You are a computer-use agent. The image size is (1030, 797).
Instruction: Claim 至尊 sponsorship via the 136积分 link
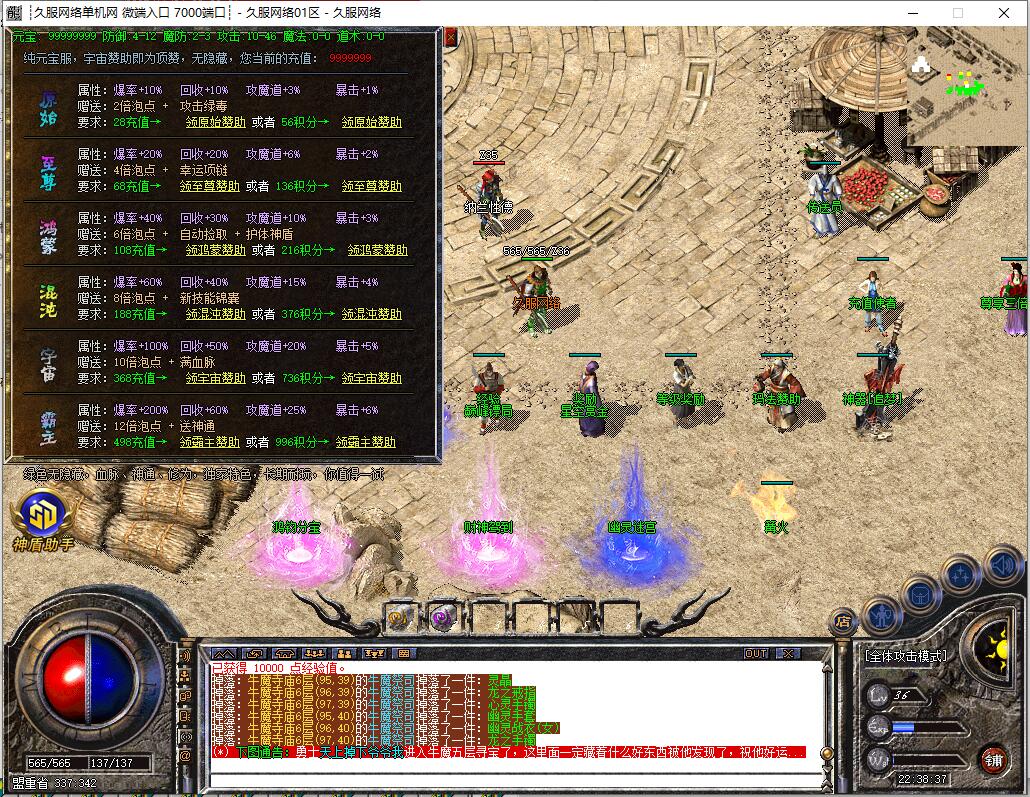371,186
